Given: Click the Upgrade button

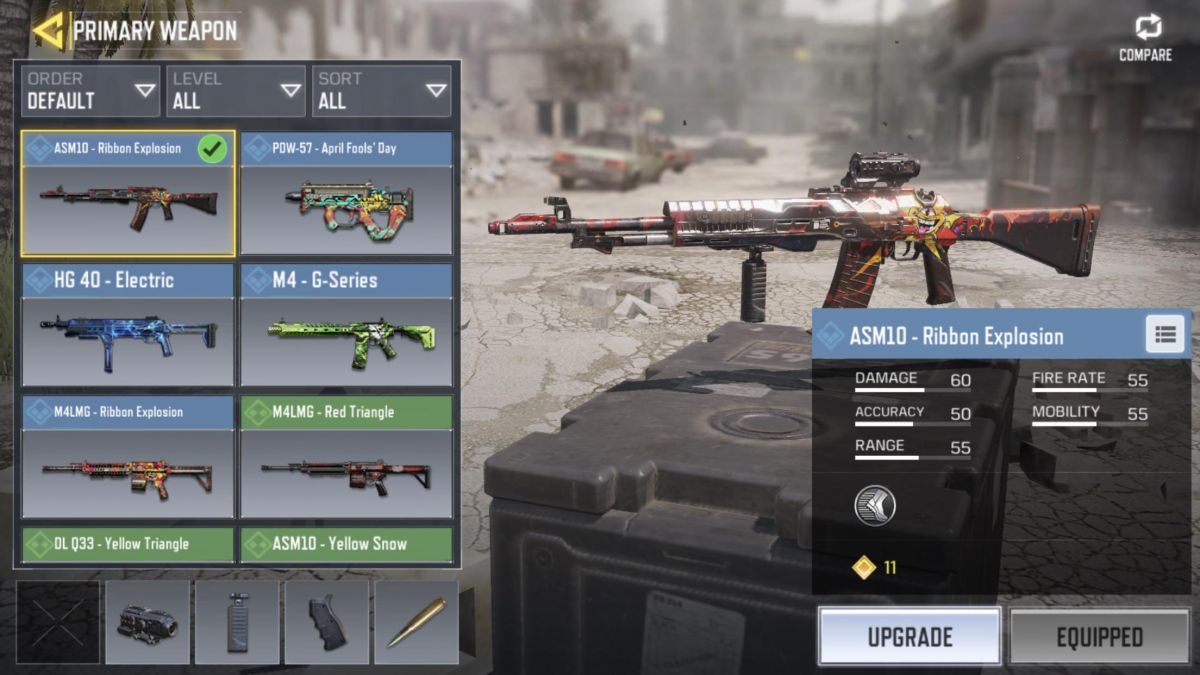Looking at the screenshot, I should click(x=909, y=637).
